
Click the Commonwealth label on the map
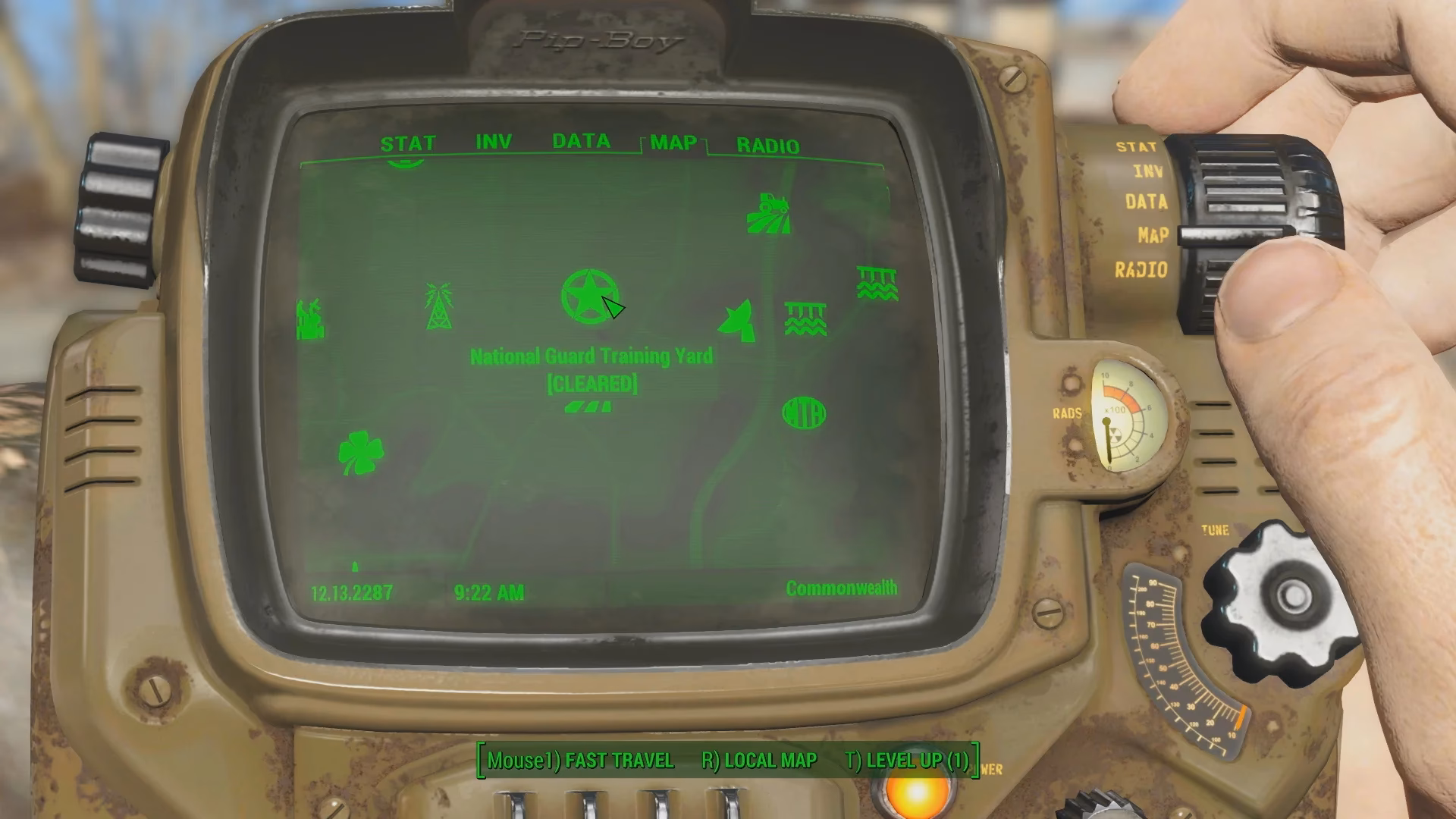(x=842, y=586)
